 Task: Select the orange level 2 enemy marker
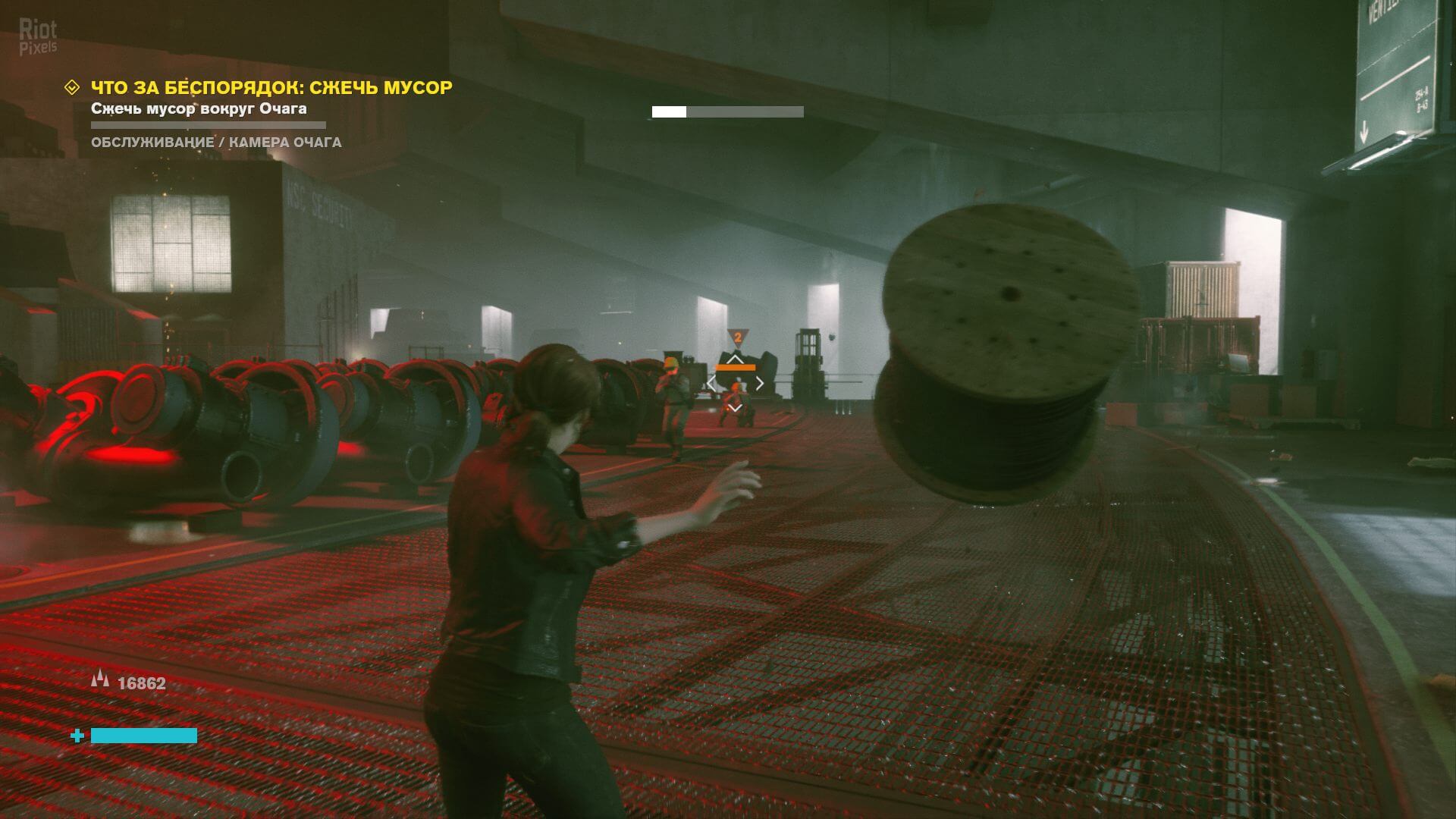(736, 337)
